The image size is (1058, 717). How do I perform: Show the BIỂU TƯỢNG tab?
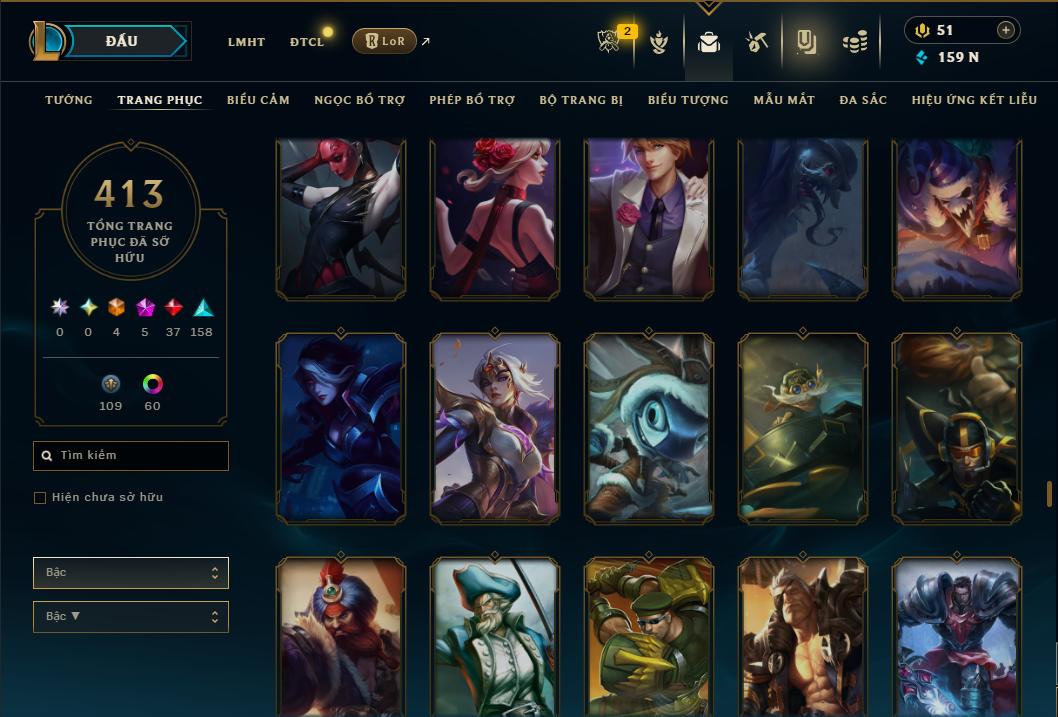pos(688,100)
